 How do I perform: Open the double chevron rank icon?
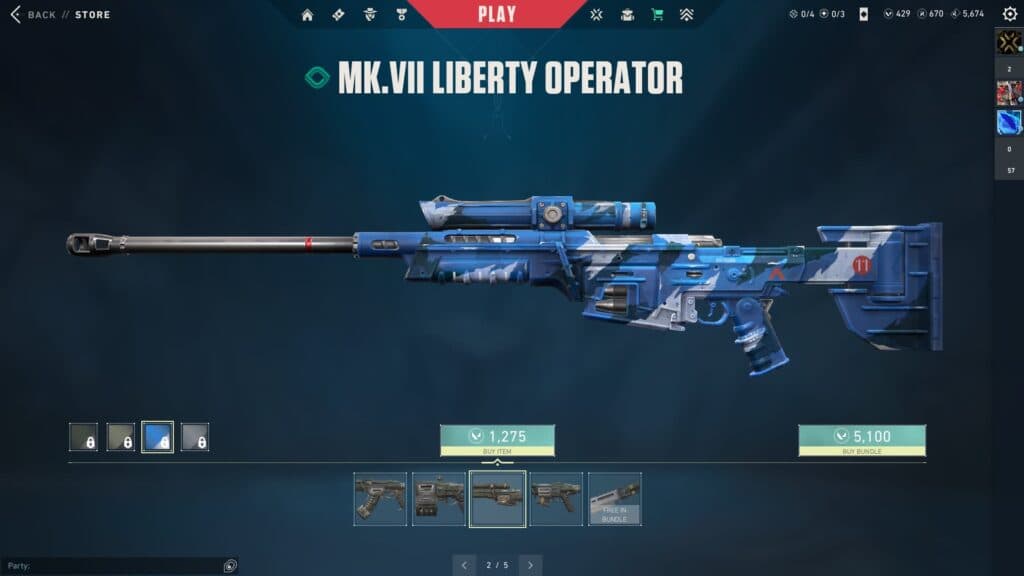click(686, 15)
